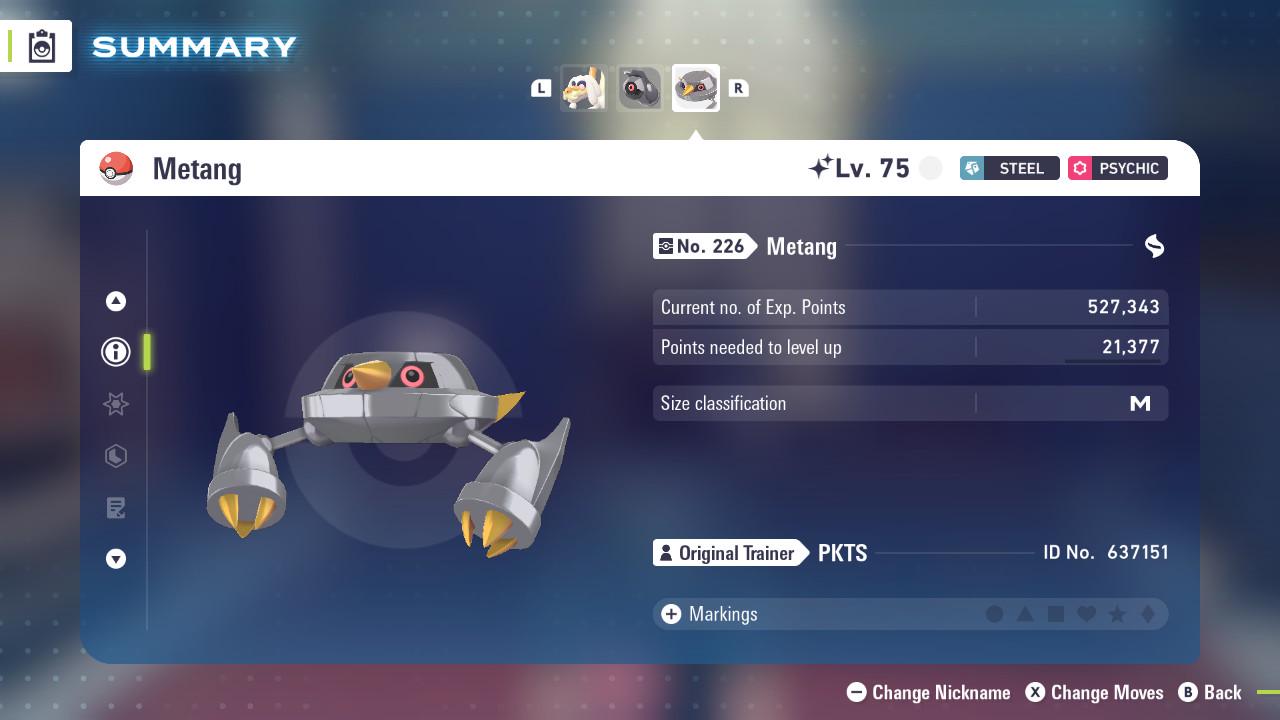Image resolution: width=1280 pixels, height=720 pixels.
Task: Switch to the six-pointed star page tab
Action: (116, 404)
